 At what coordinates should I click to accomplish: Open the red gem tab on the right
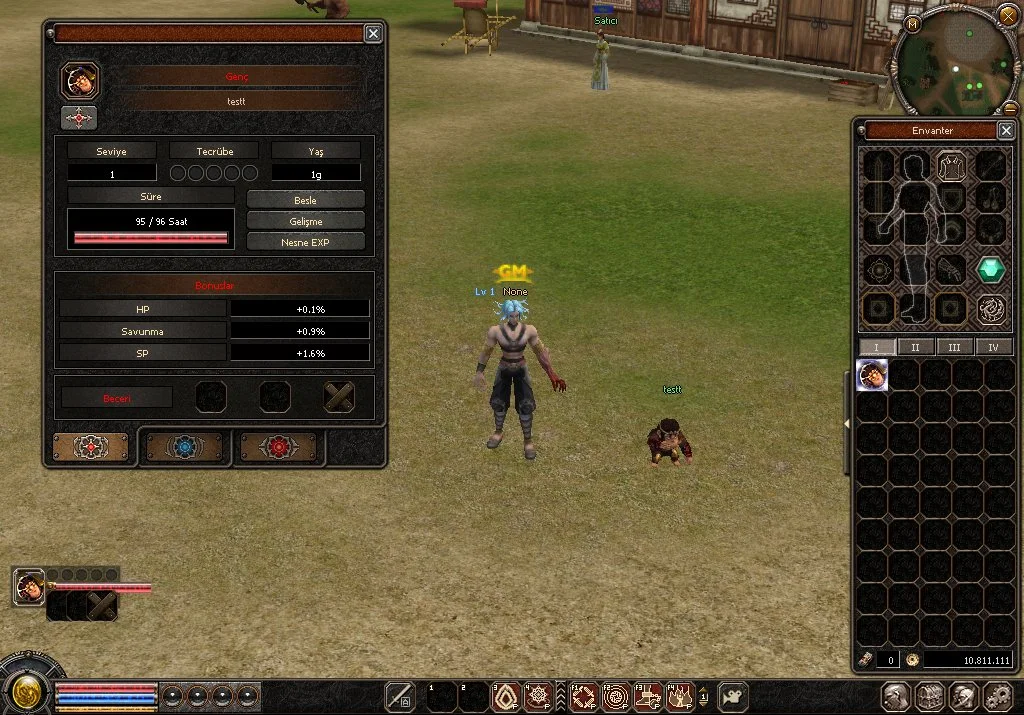(x=276, y=448)
